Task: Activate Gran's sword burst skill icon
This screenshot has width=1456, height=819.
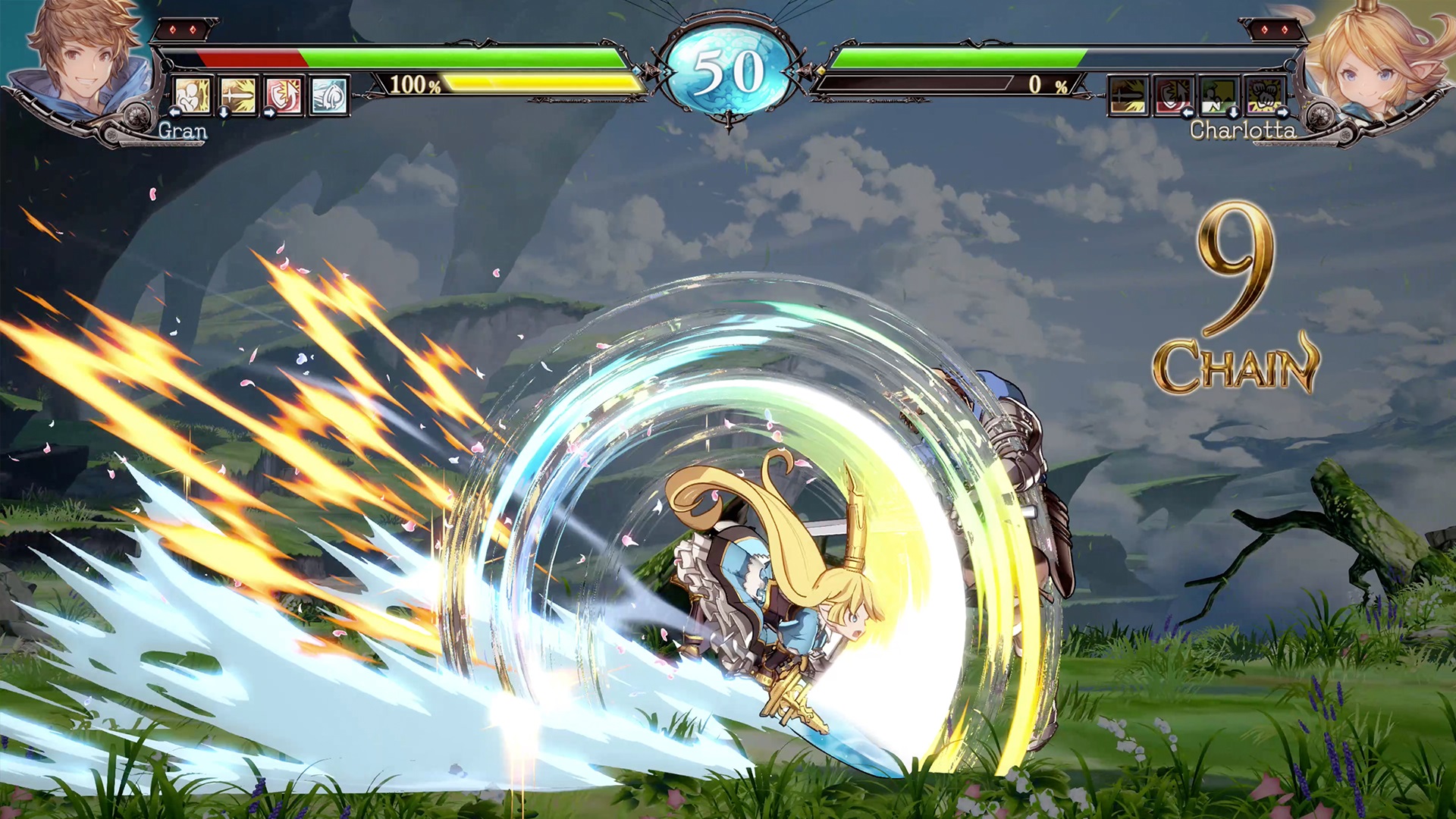Action: click(x=238, y=96)
